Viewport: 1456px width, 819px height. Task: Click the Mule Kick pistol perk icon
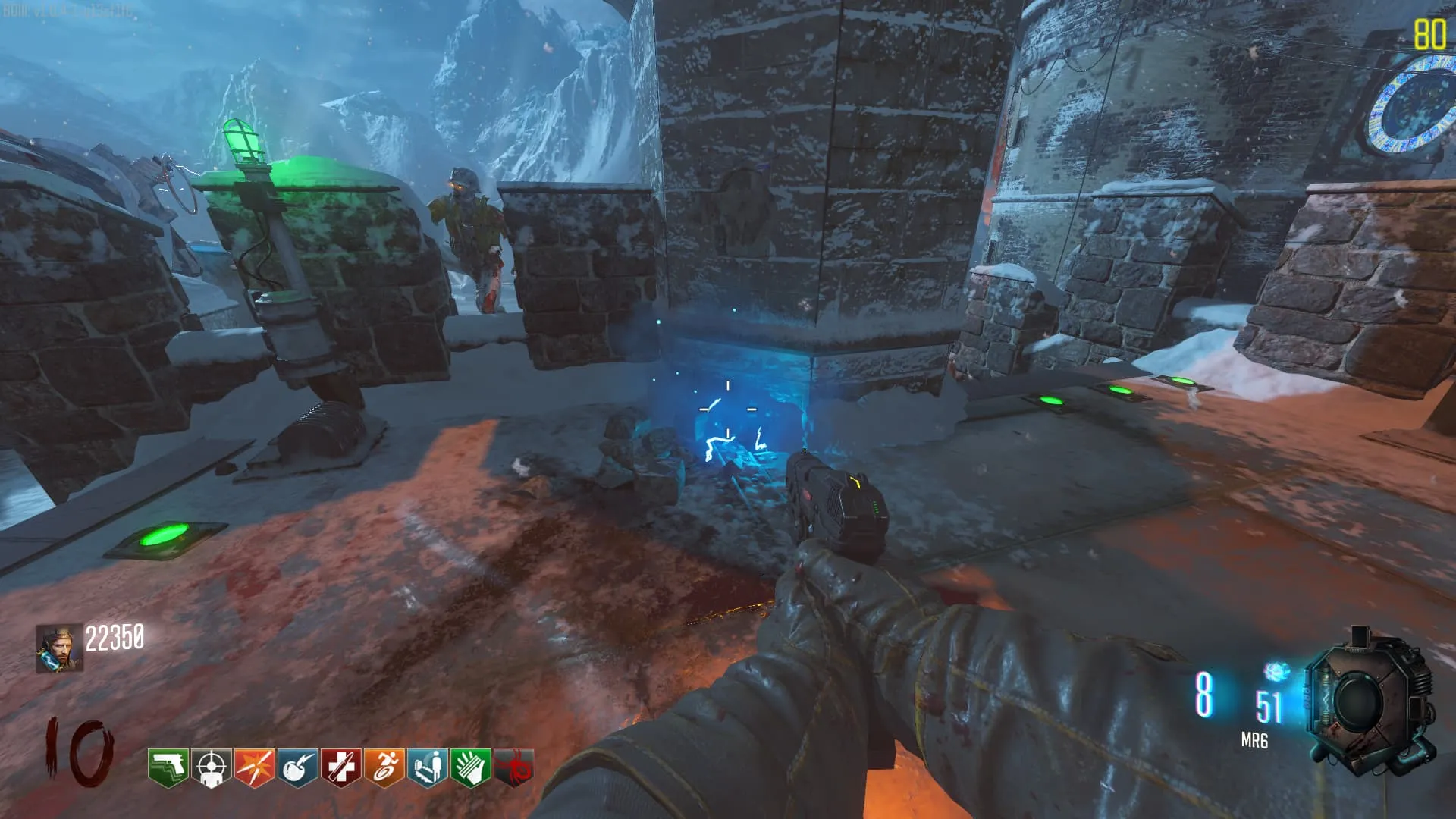point(168,767)
